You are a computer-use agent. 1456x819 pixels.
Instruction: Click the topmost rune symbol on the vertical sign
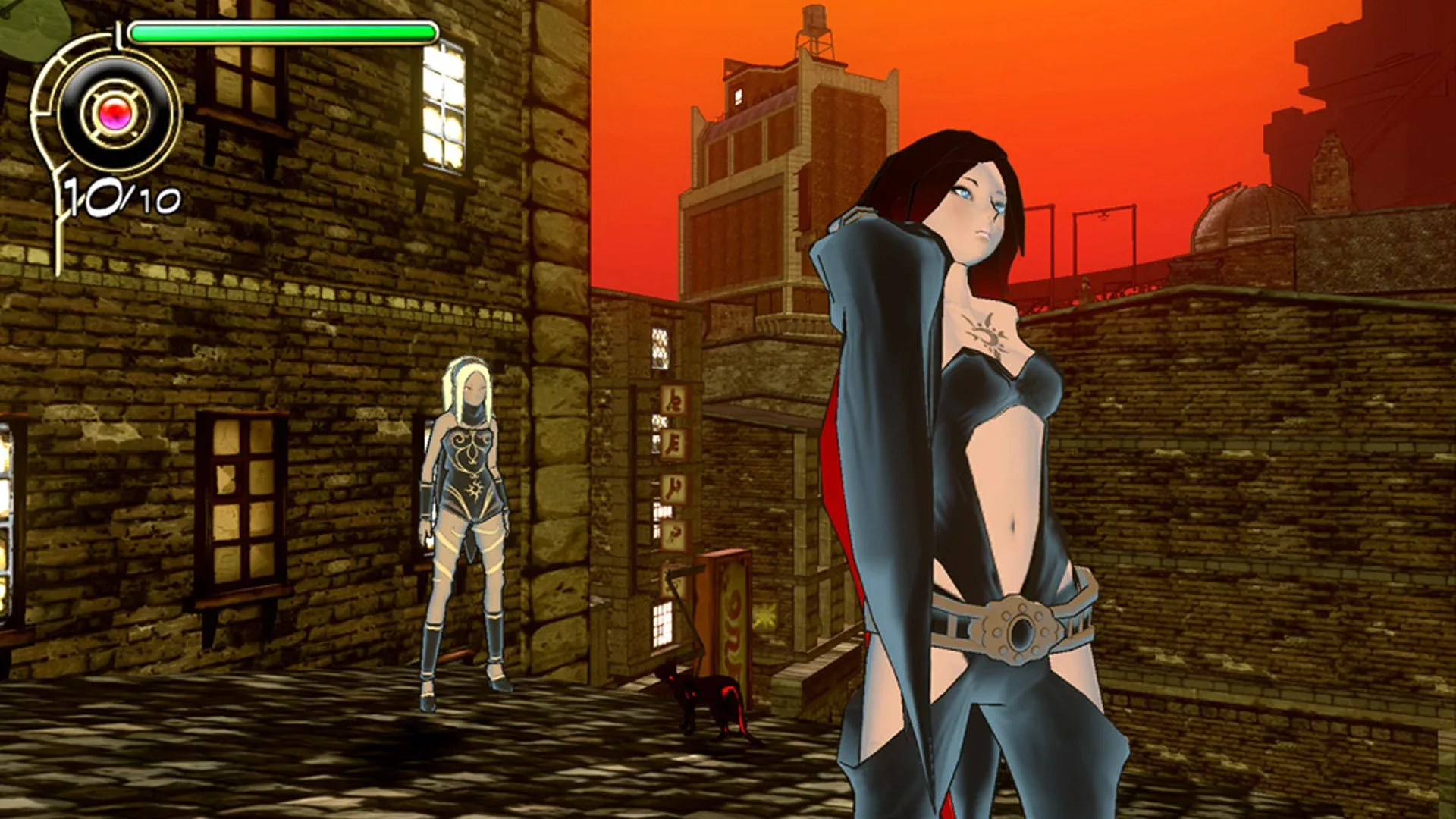673,400
